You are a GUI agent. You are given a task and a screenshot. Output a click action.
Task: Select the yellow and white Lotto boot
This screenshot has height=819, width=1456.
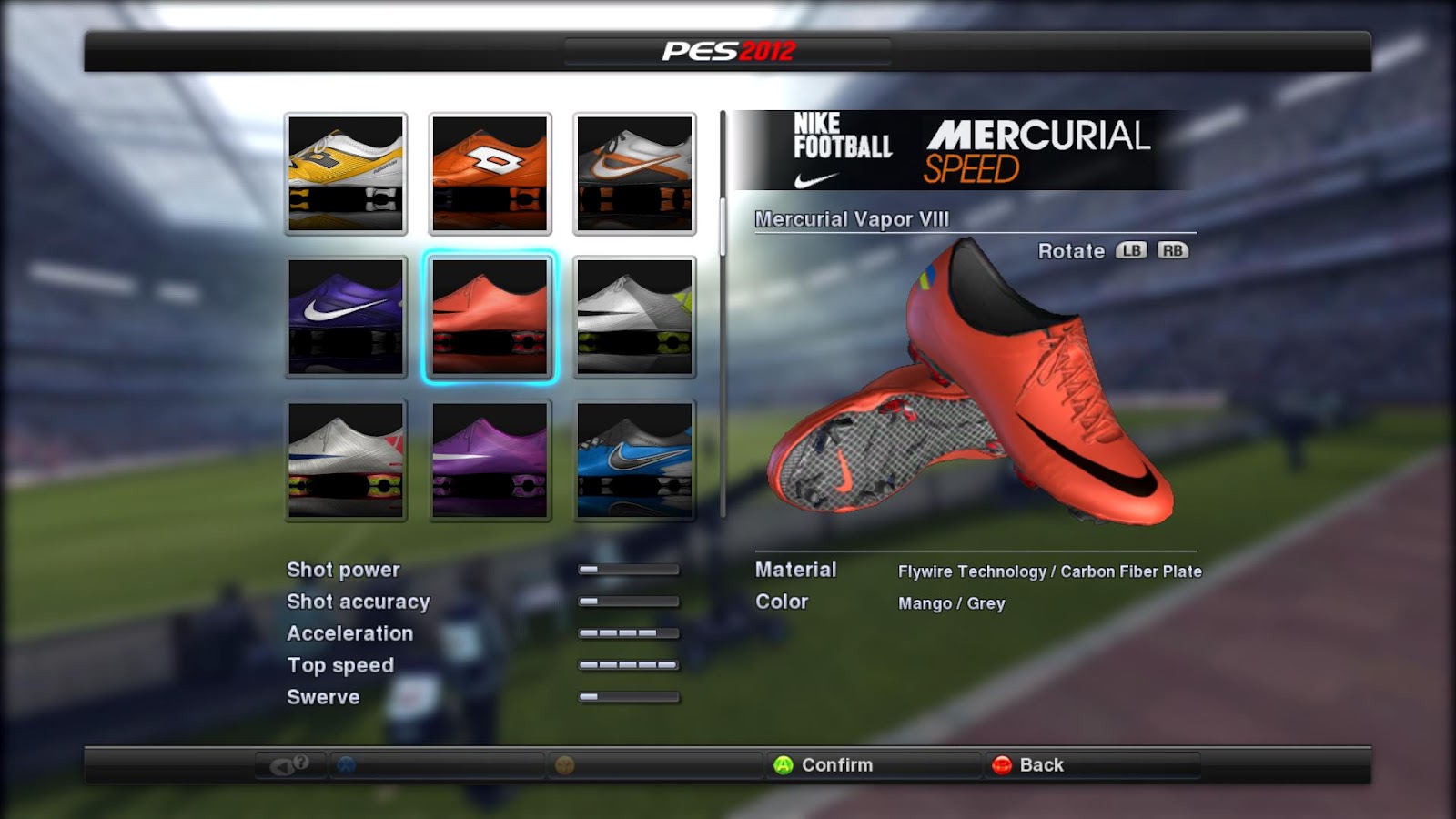346,173
